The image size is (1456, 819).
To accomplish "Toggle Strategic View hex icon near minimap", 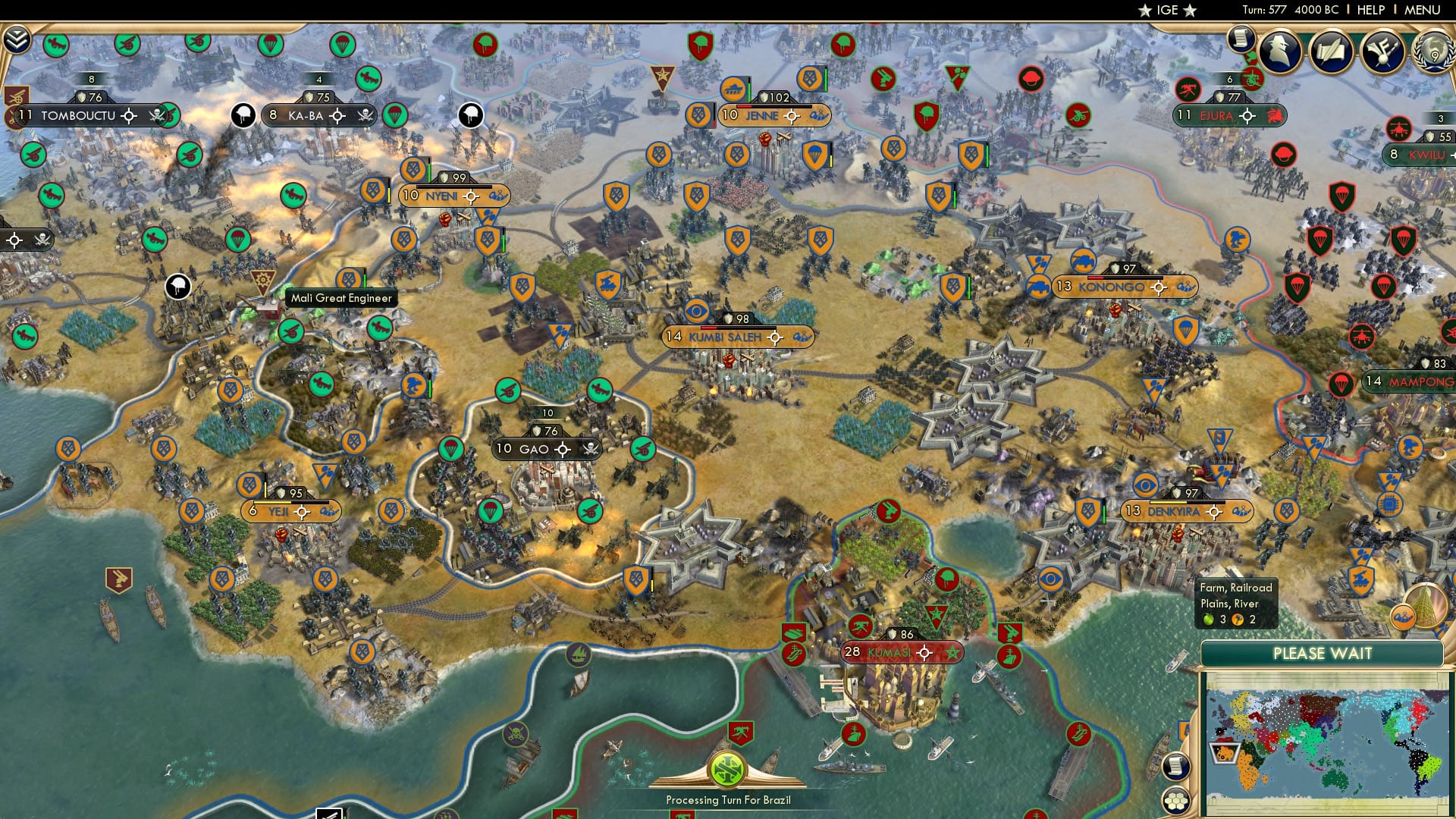I will point(1177,801).
